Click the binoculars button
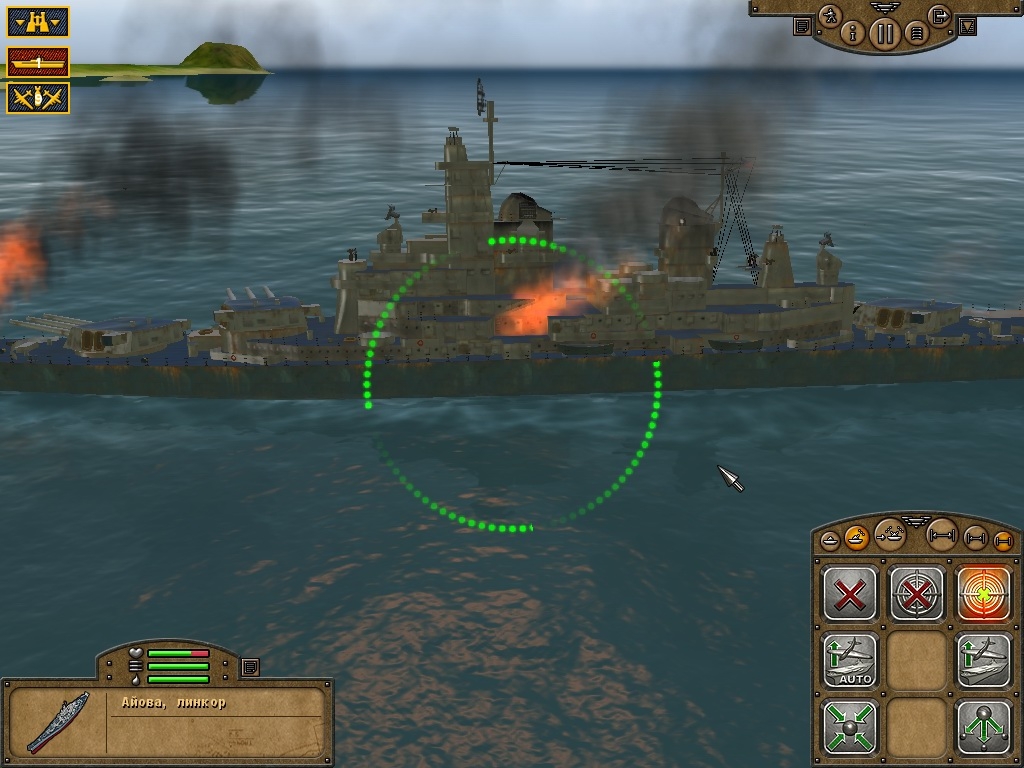The image size is (1024, 768). (x=38, y=22)
